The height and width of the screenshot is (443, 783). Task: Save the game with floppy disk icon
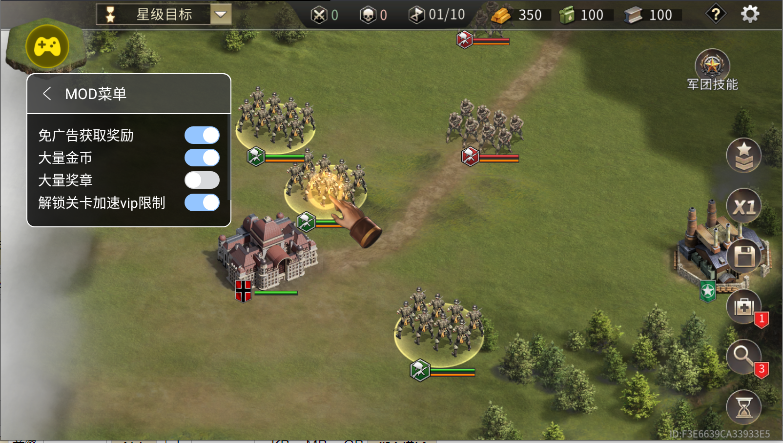[743, 256]
